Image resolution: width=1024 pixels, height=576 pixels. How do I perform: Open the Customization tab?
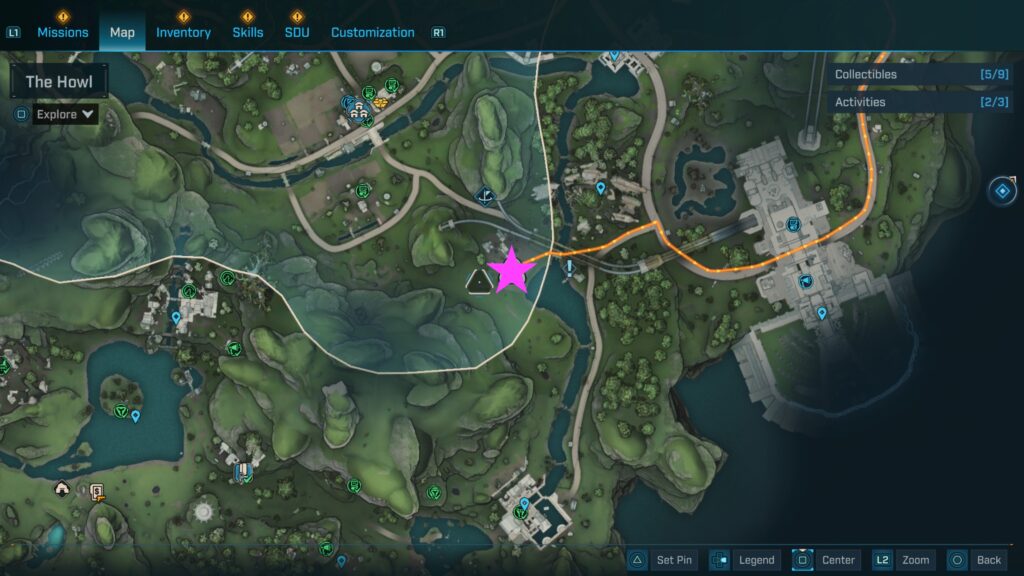tap(372, 32)
